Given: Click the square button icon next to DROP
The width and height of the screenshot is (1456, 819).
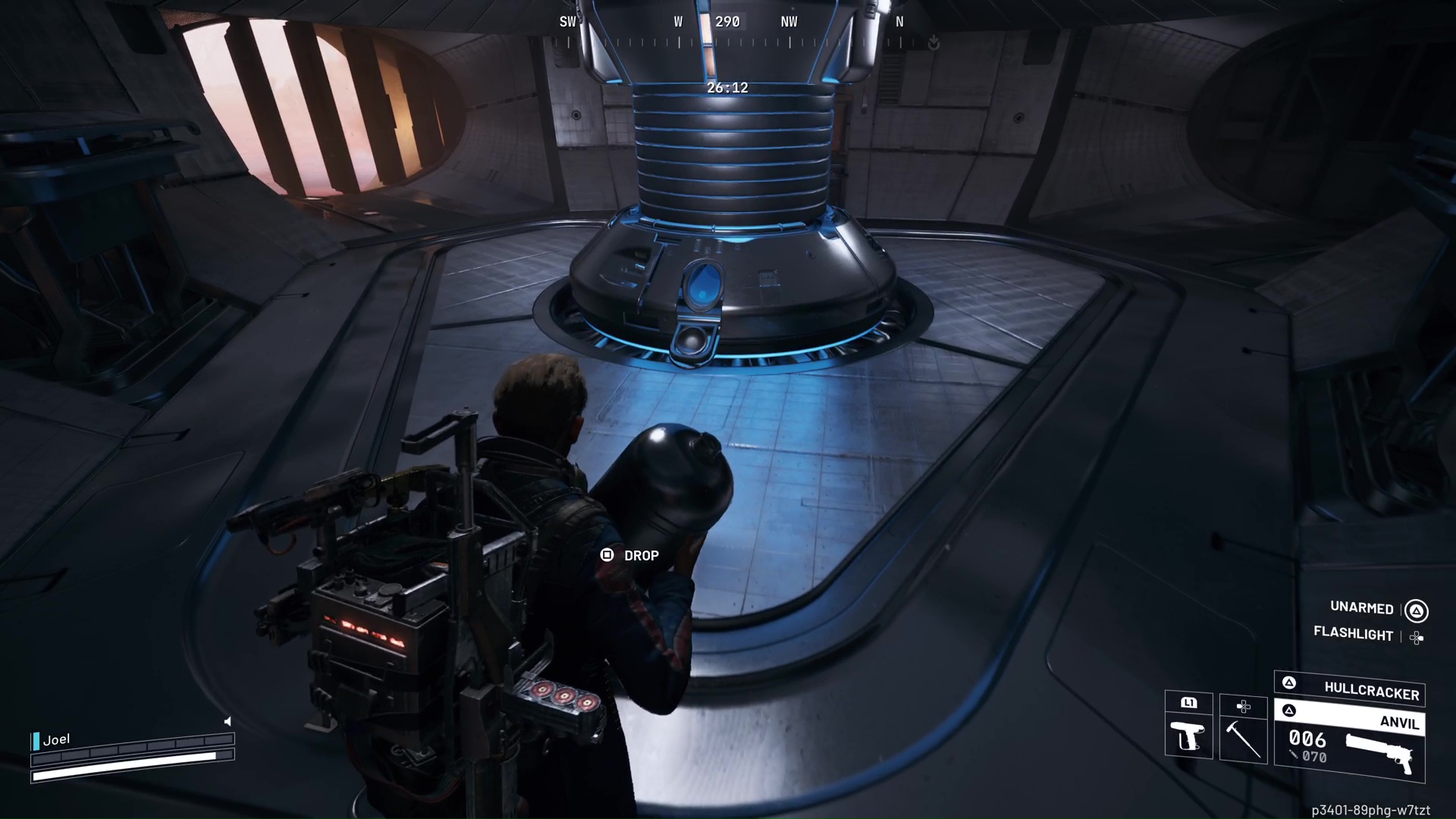Looking at the screenshot, I should pos(607,555).
